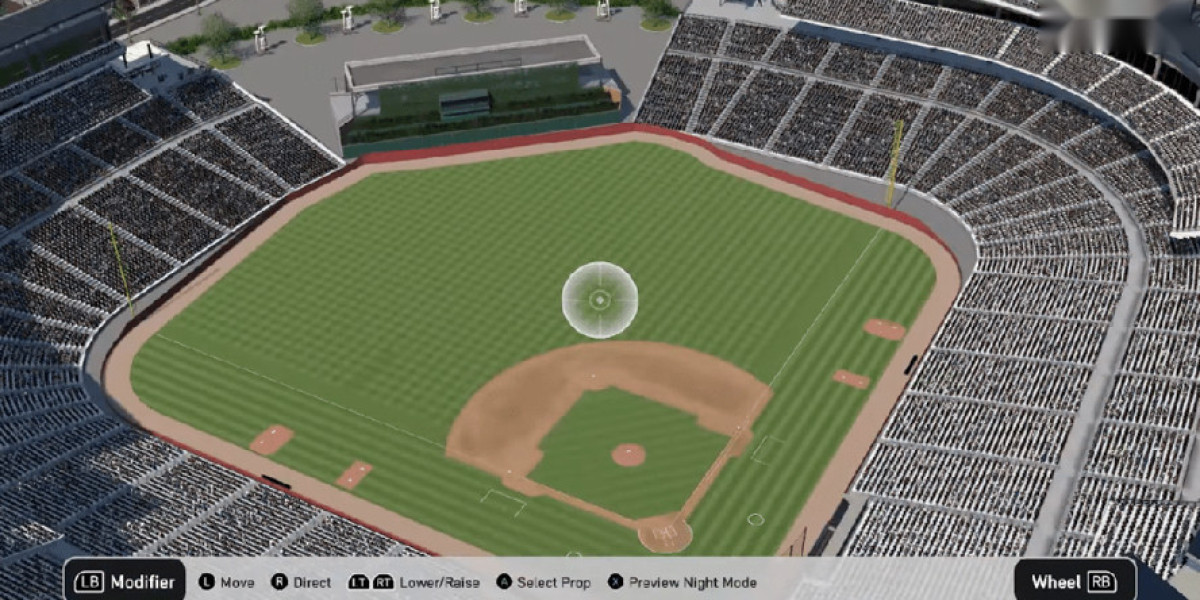Open the Wheel menu button
The height and width of the screenshot is (600, 1200).
point(1074,581)
